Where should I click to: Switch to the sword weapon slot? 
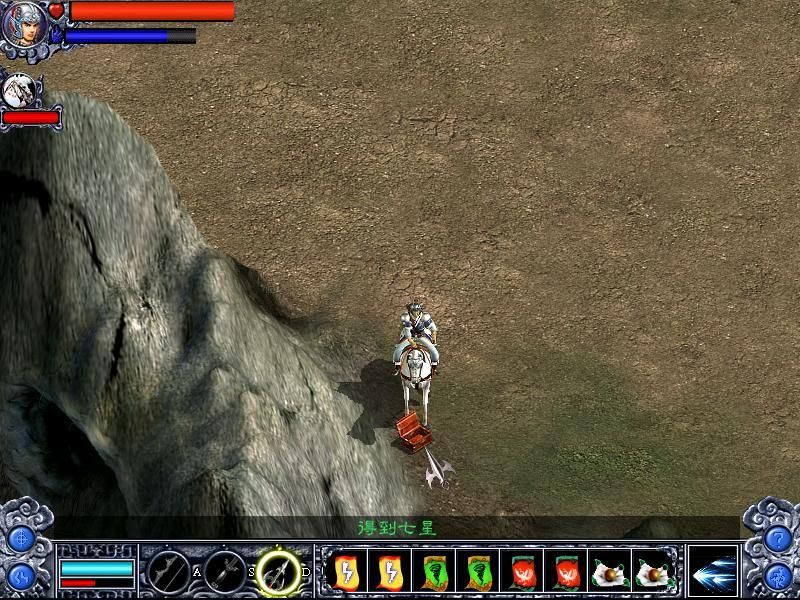pos(225,571)
